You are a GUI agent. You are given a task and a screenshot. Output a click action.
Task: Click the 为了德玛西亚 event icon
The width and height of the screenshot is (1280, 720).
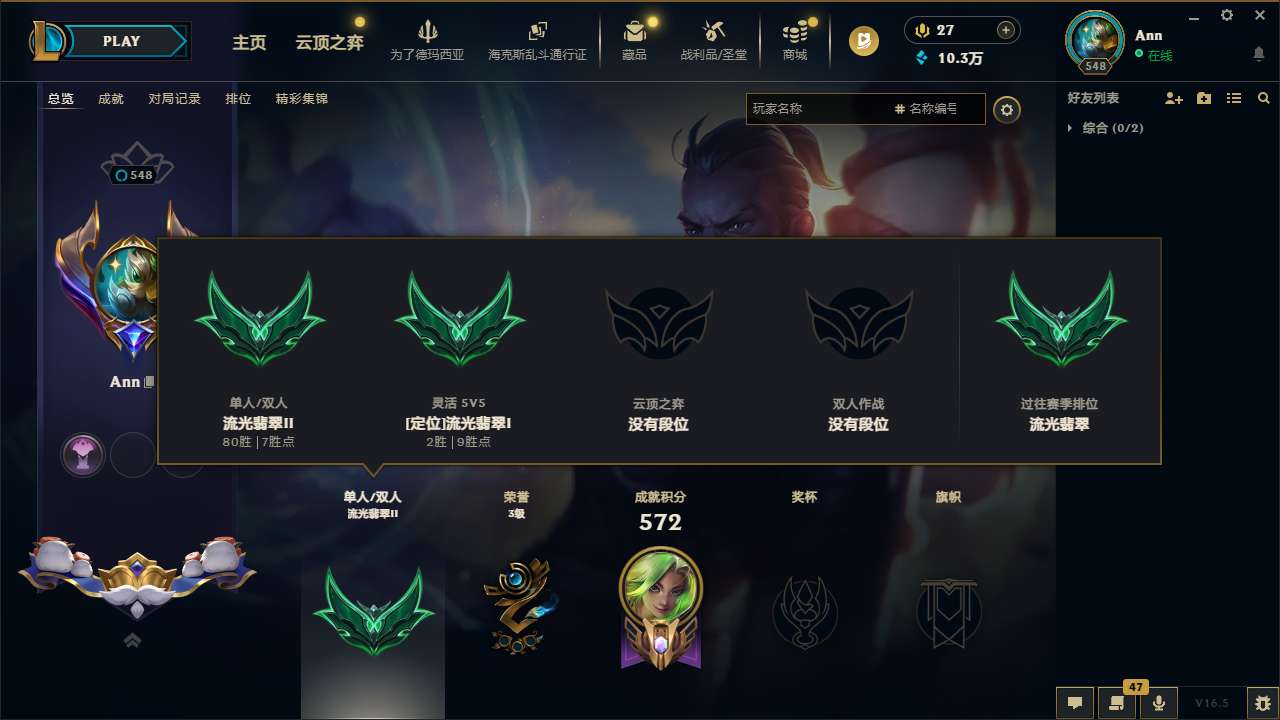click(428, 40)
